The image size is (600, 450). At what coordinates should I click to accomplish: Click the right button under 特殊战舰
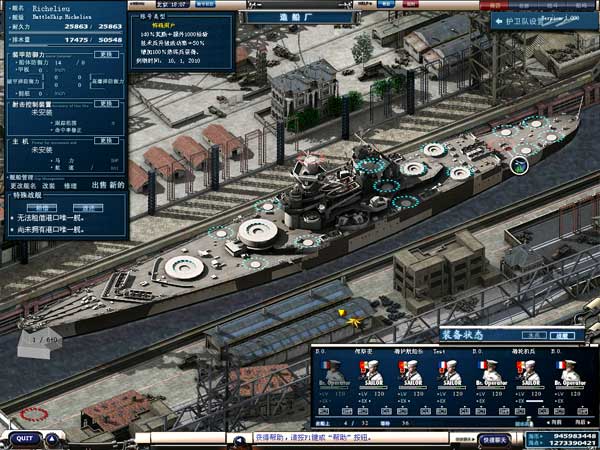coord(90,208)
